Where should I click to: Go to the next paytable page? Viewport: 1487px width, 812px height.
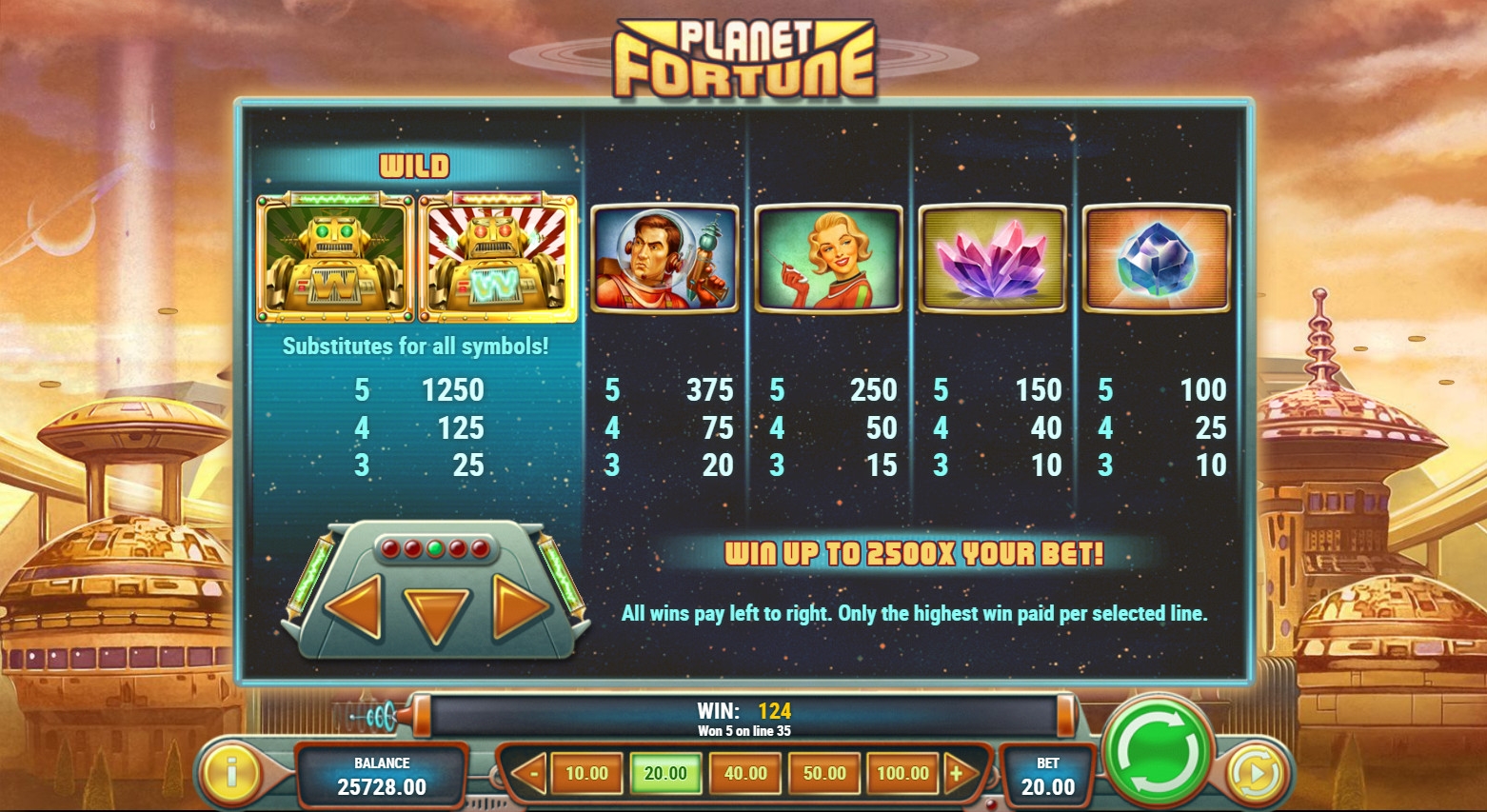519,606
